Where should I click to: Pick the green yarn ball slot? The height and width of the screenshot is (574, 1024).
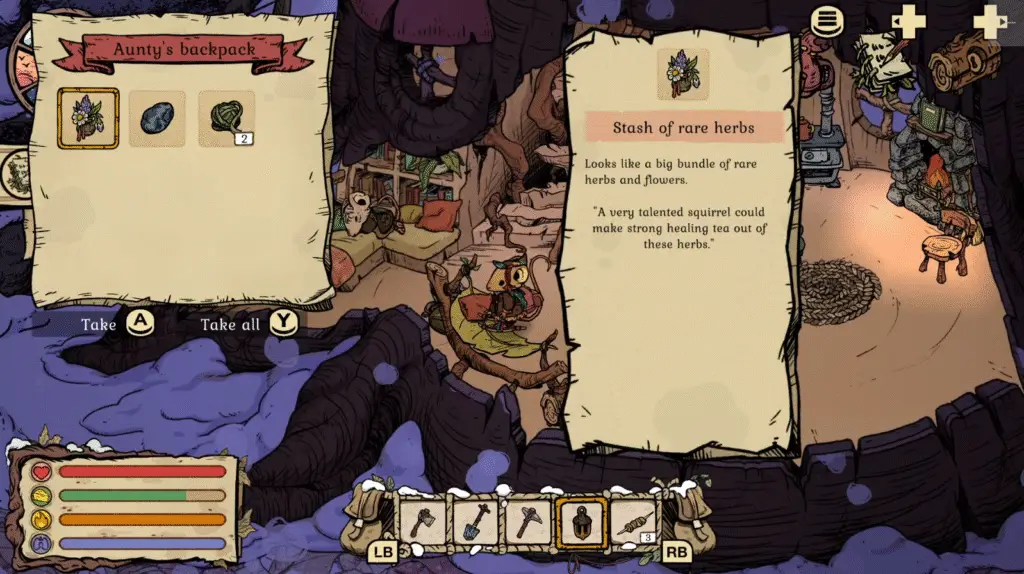[x=226, y=118]
